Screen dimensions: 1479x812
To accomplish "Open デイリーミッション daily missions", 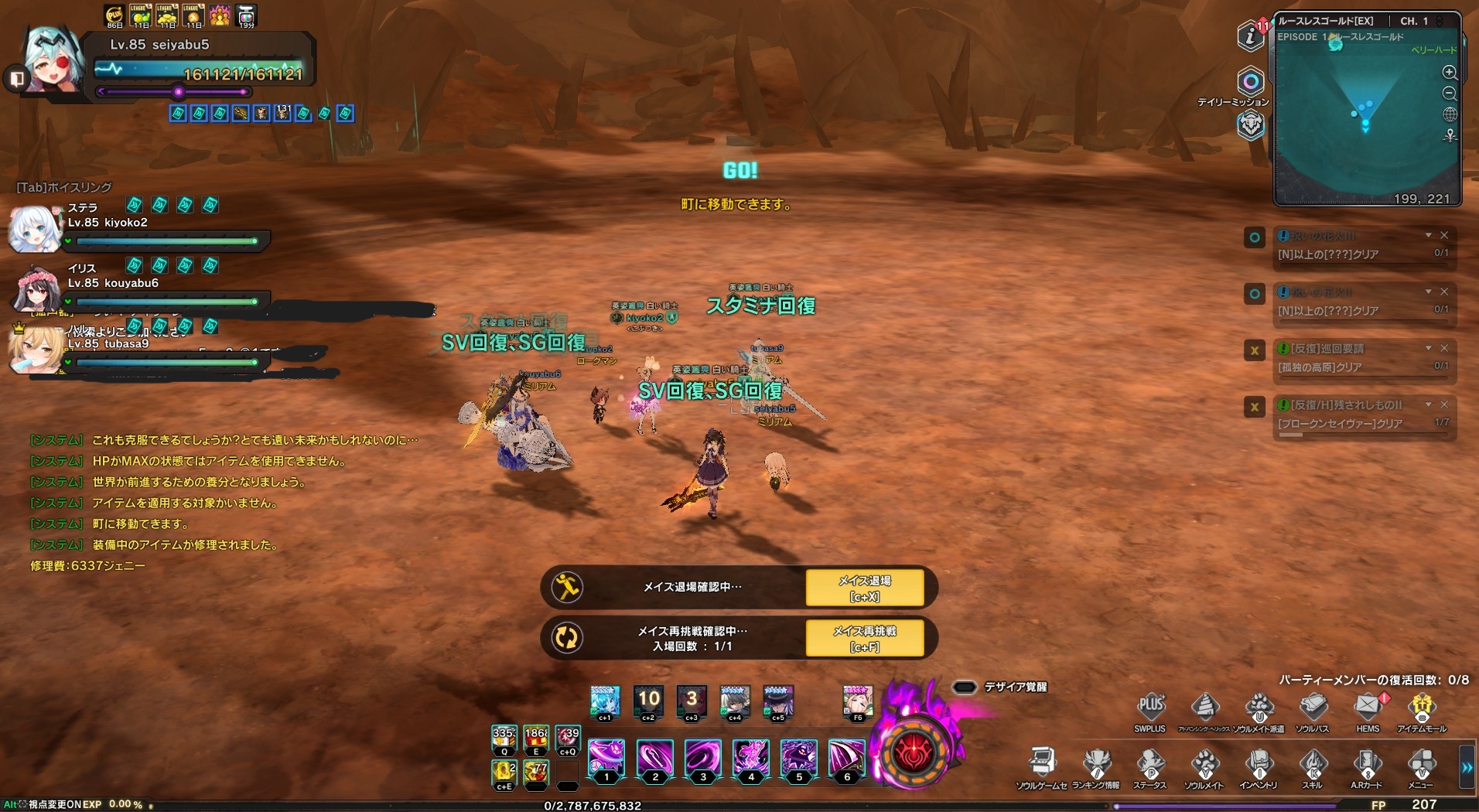I will point(1250,82).
